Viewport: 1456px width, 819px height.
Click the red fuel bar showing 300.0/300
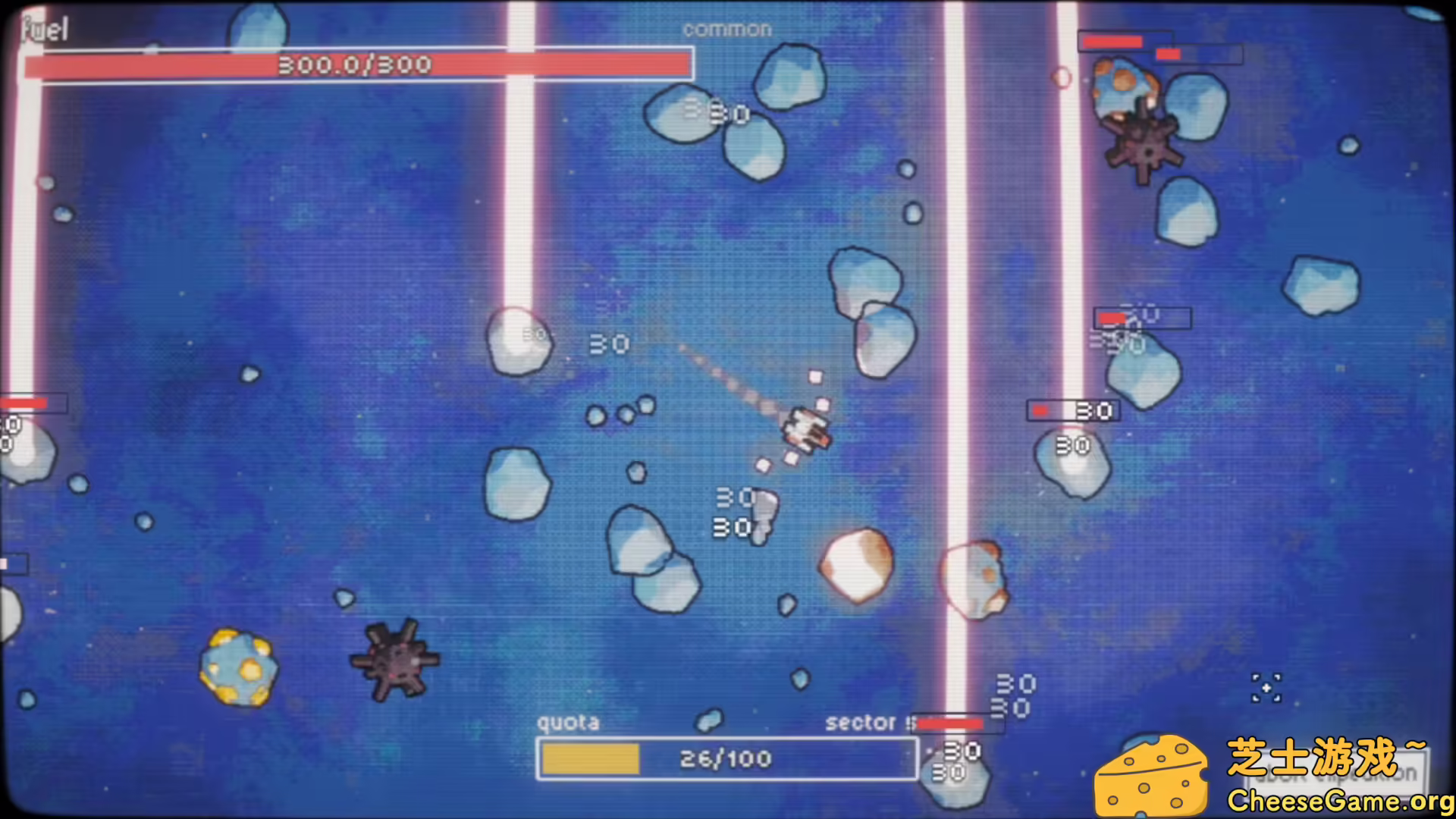pyautogui.click(x=356, y=65)
